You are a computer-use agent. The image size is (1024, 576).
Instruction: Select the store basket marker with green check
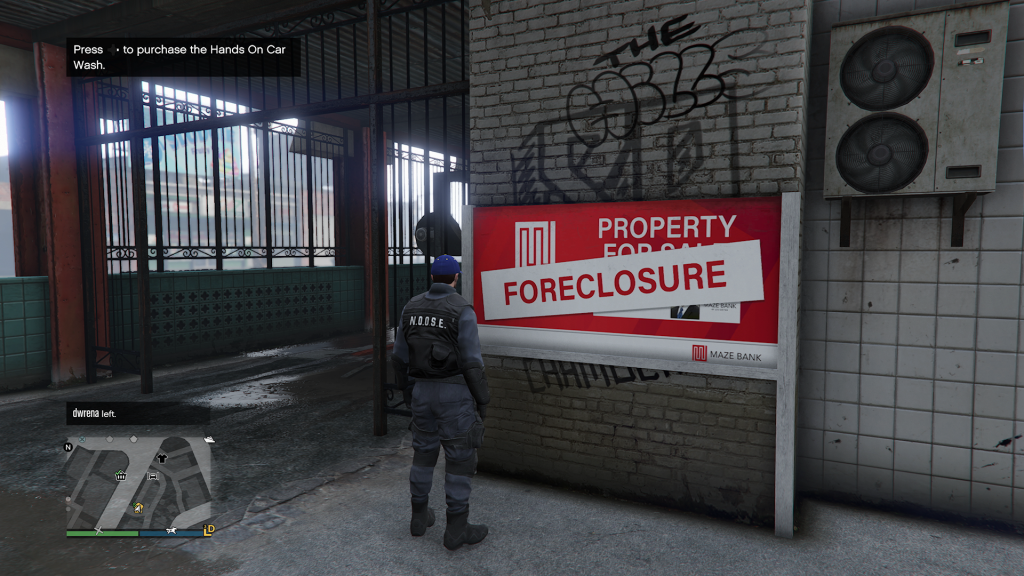click(120, 476)
